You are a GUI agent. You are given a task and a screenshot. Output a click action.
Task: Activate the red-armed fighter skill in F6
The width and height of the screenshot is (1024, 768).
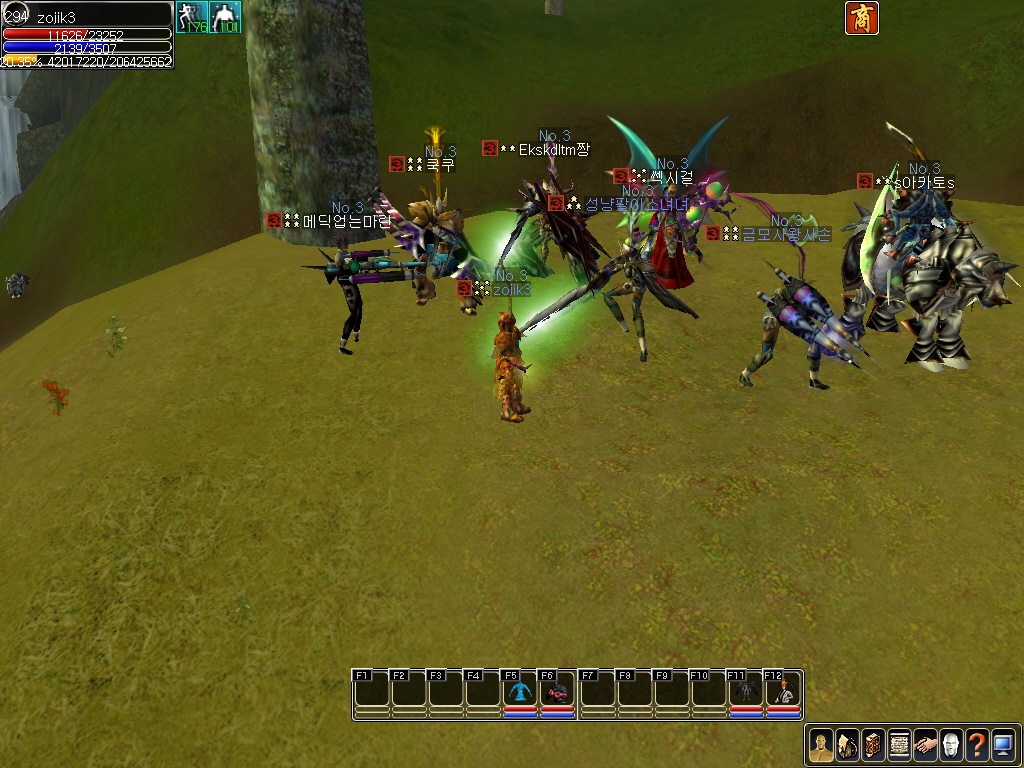point(557,692)
